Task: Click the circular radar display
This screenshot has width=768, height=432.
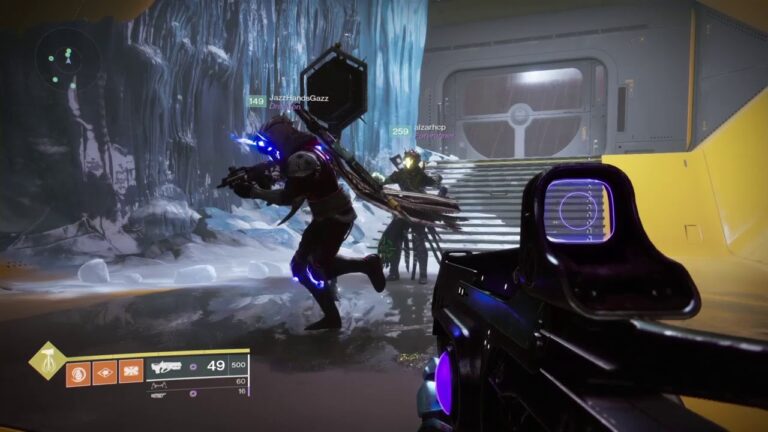Action: pos(67,56)
